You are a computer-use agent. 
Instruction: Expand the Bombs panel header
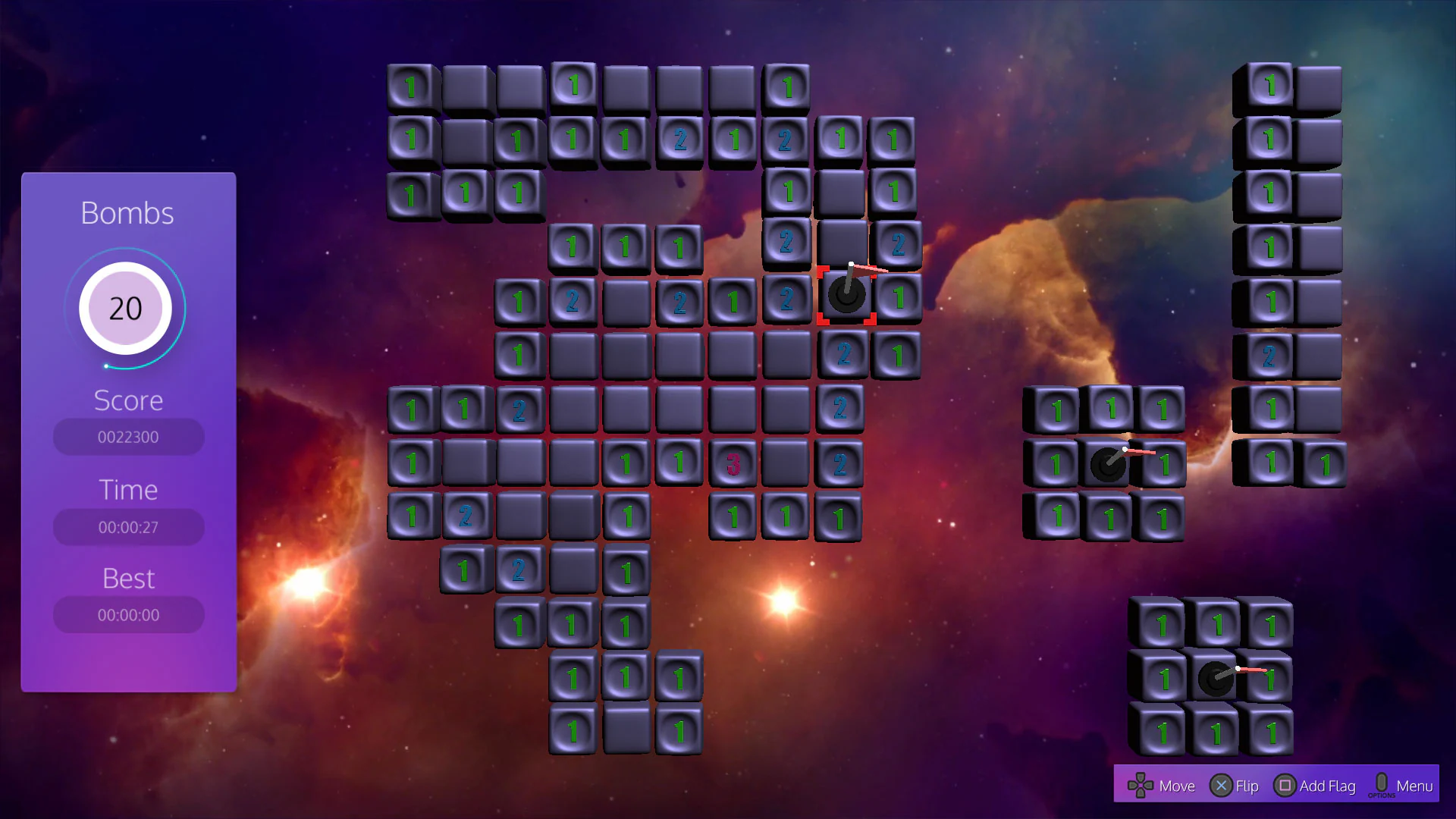[127, 212]
